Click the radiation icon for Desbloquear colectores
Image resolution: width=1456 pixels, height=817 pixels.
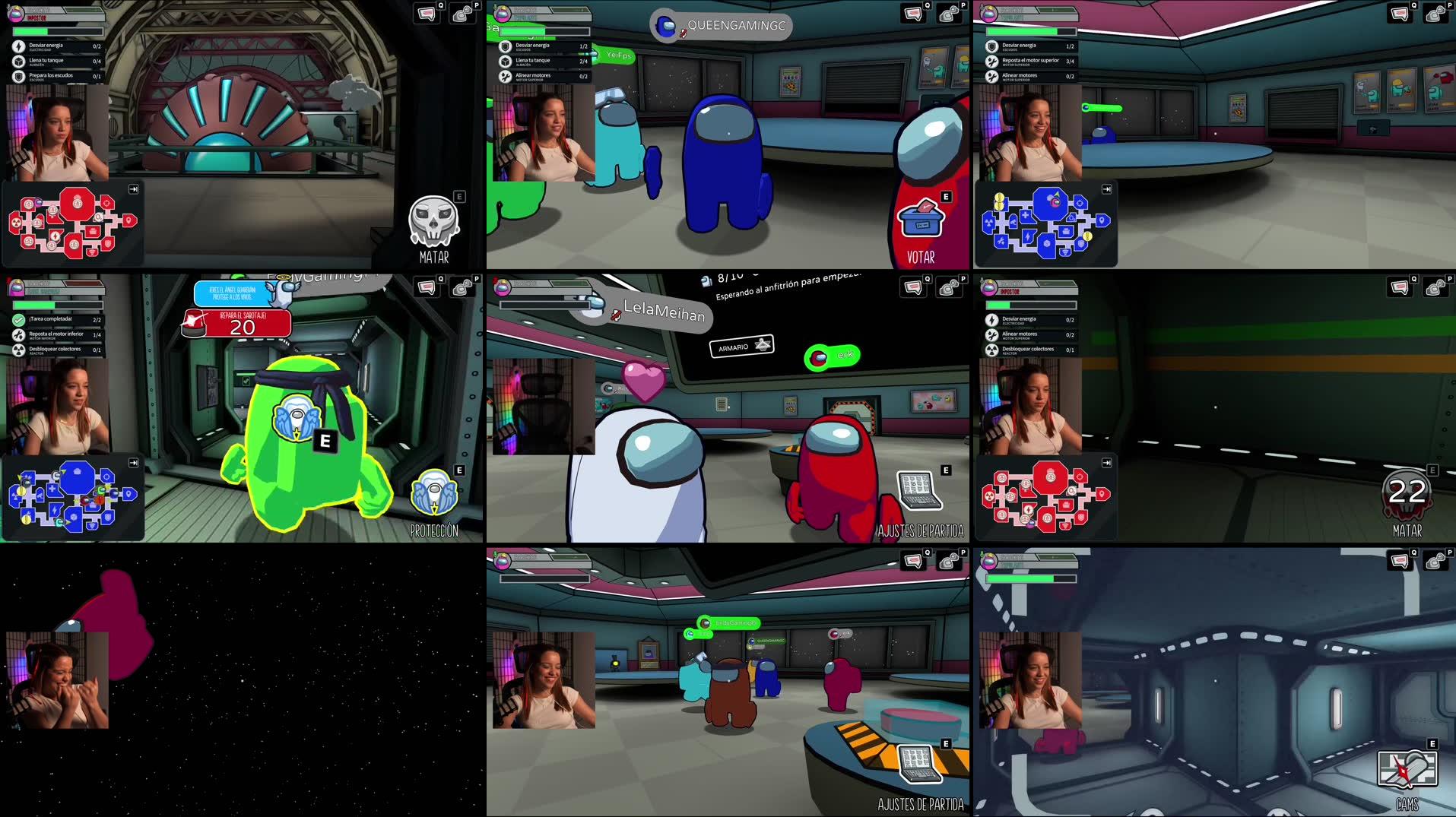point(990,350)
